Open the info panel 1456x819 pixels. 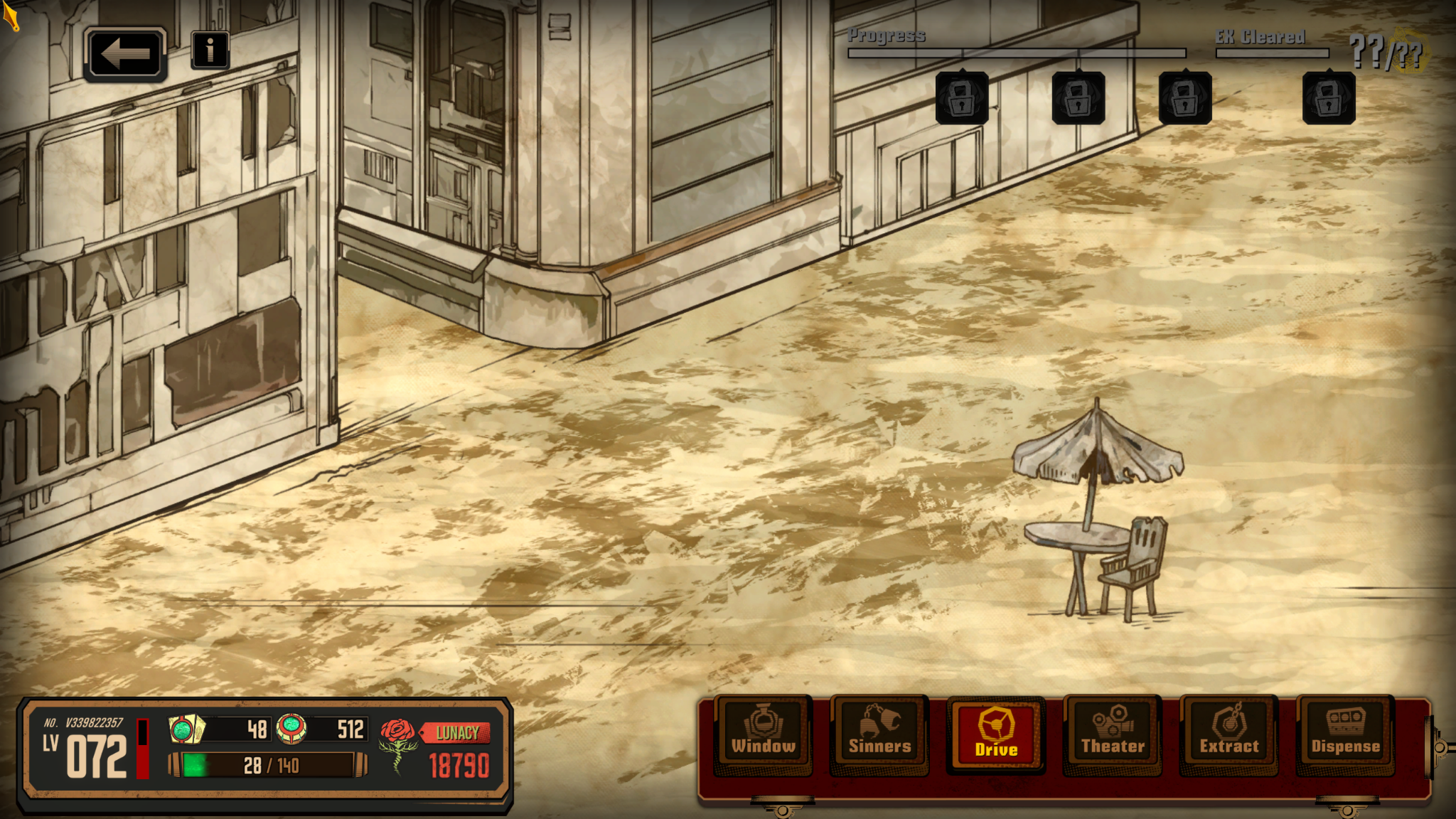(x=210, y=50)
